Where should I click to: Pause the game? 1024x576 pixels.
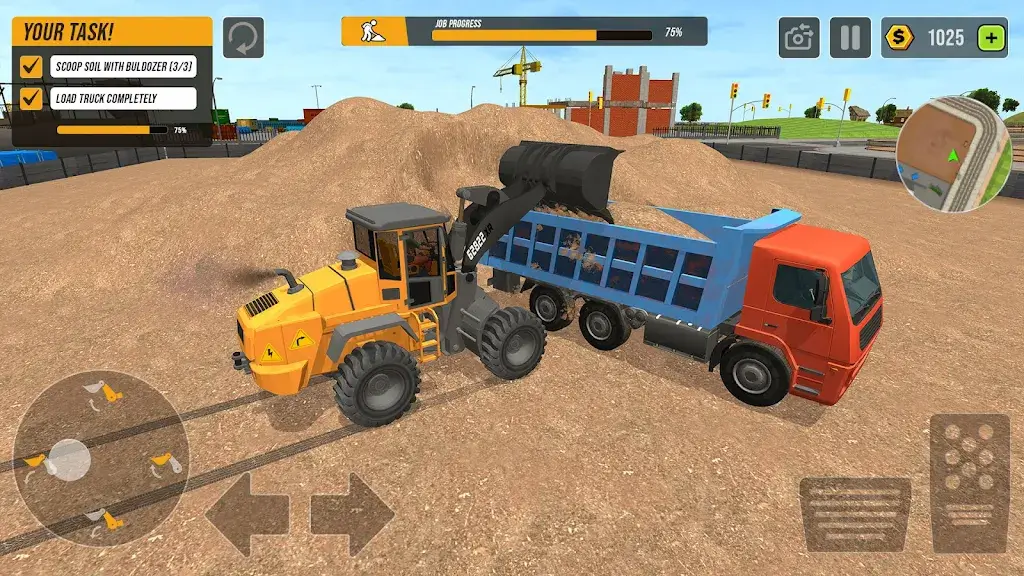pyautogui.click(x=849, y=38)
